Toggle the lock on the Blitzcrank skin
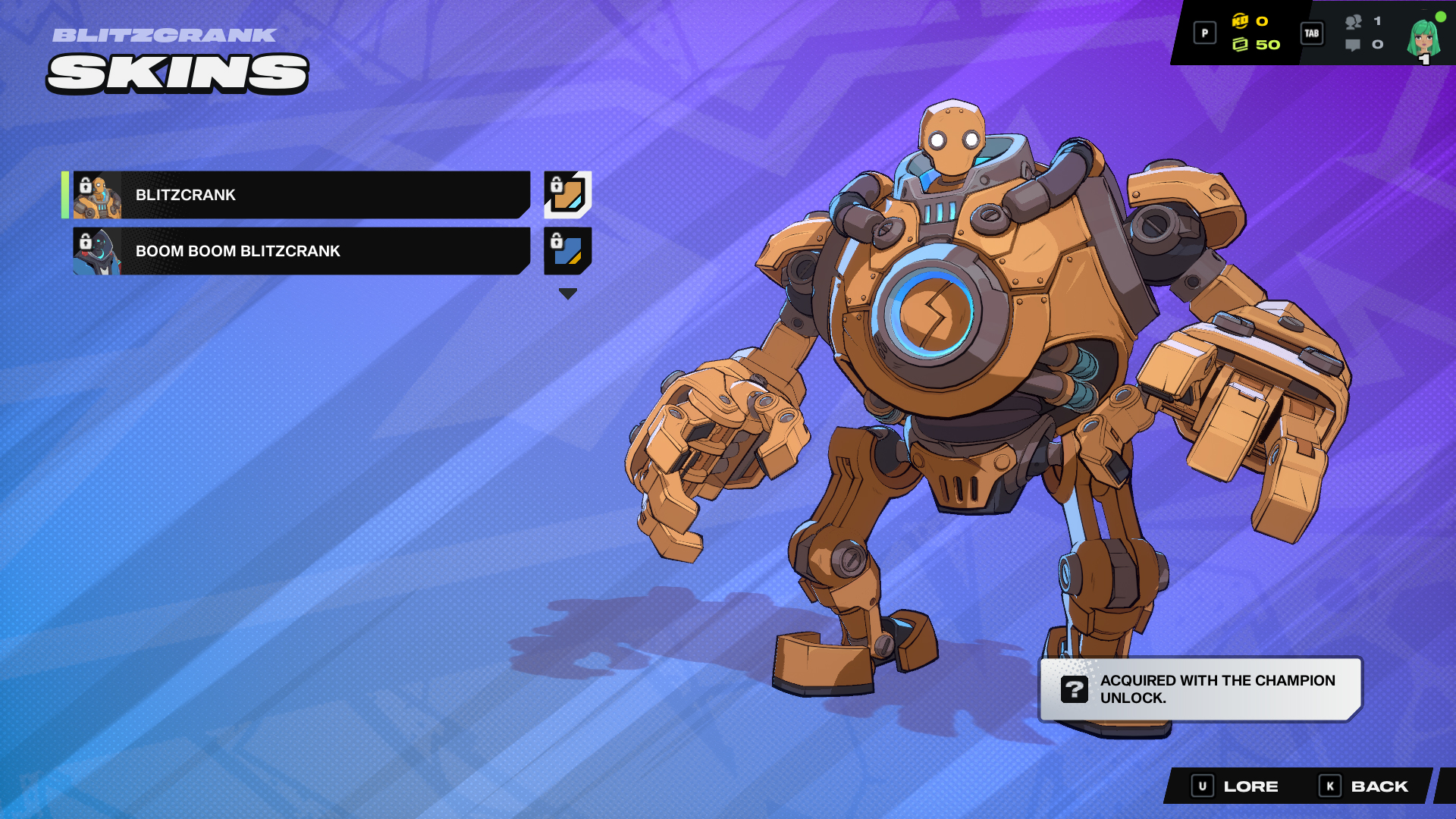The image size is (1456, 819). pos(84,184)
